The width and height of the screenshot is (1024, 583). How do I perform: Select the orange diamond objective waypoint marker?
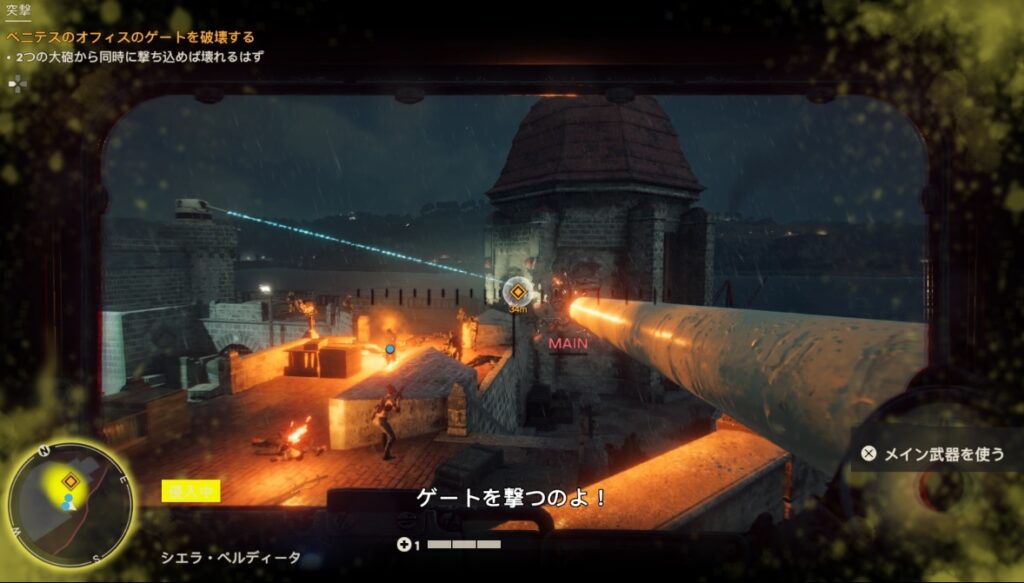518,293
